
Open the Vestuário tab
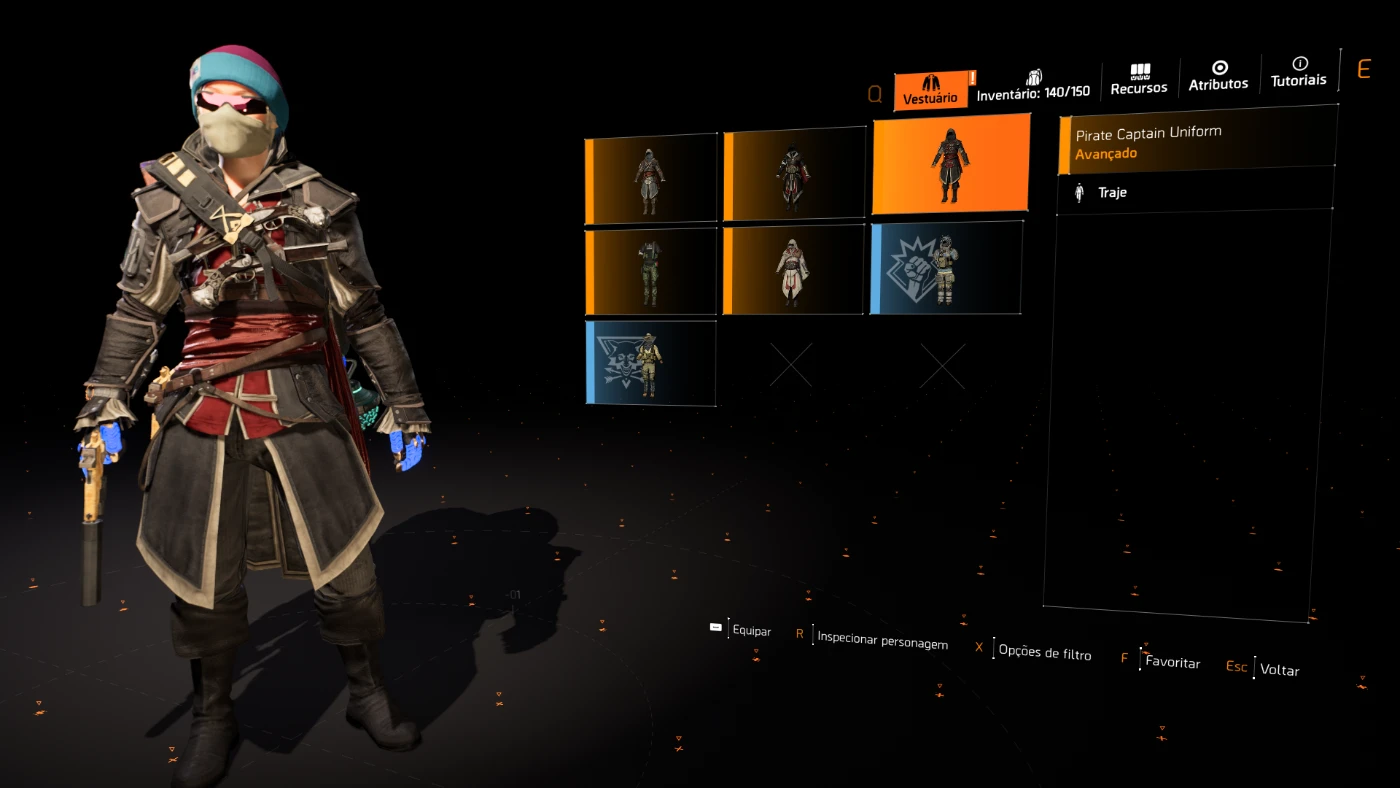[x=930, y=90]
